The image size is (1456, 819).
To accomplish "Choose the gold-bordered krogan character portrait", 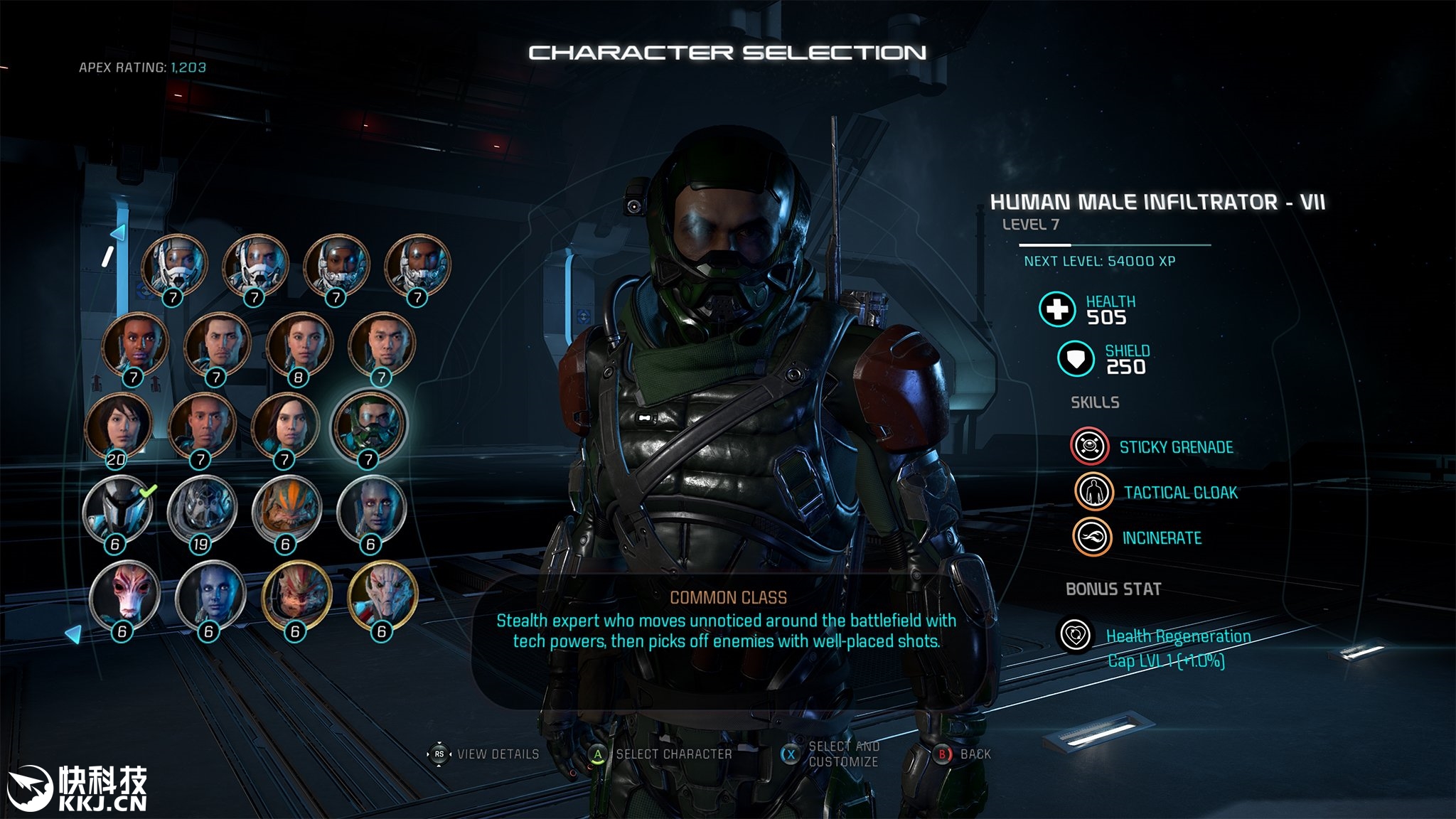I will click(296, 596).
